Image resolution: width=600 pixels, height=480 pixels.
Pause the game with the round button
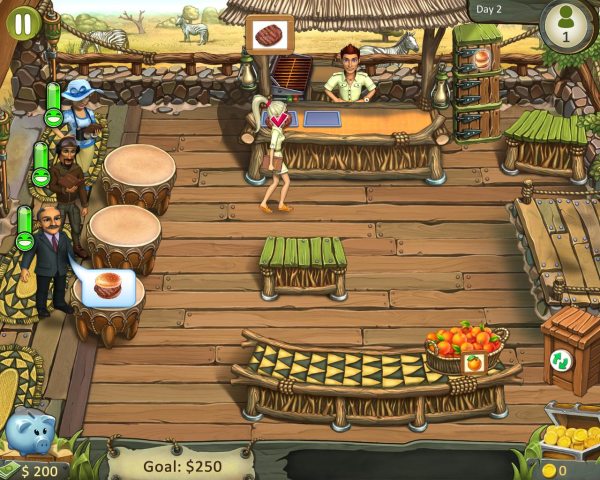click(23, 22)
